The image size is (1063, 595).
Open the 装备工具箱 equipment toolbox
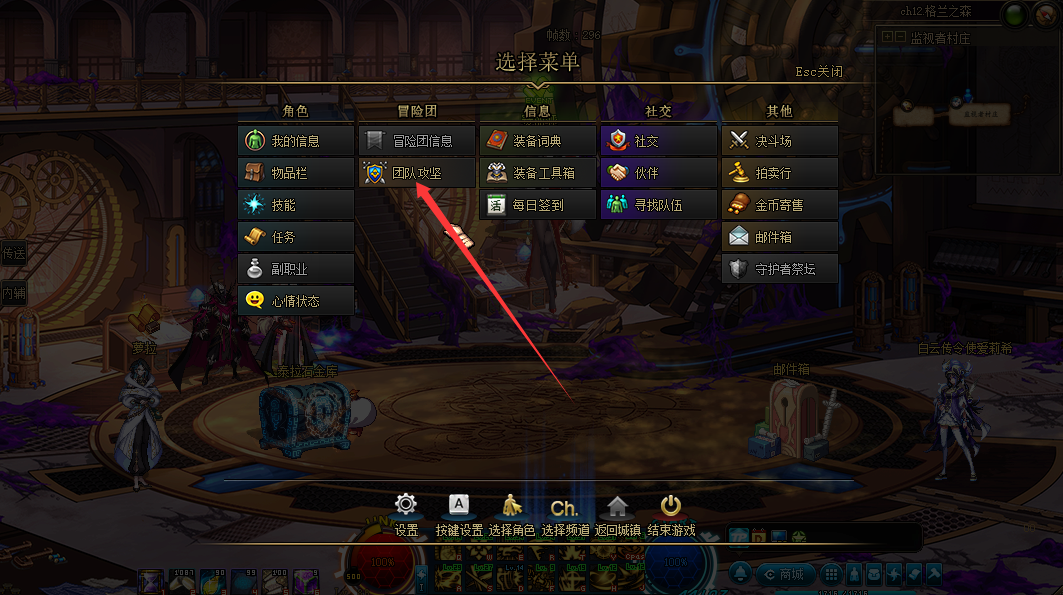pyautogui.click(x=538, y=173)
